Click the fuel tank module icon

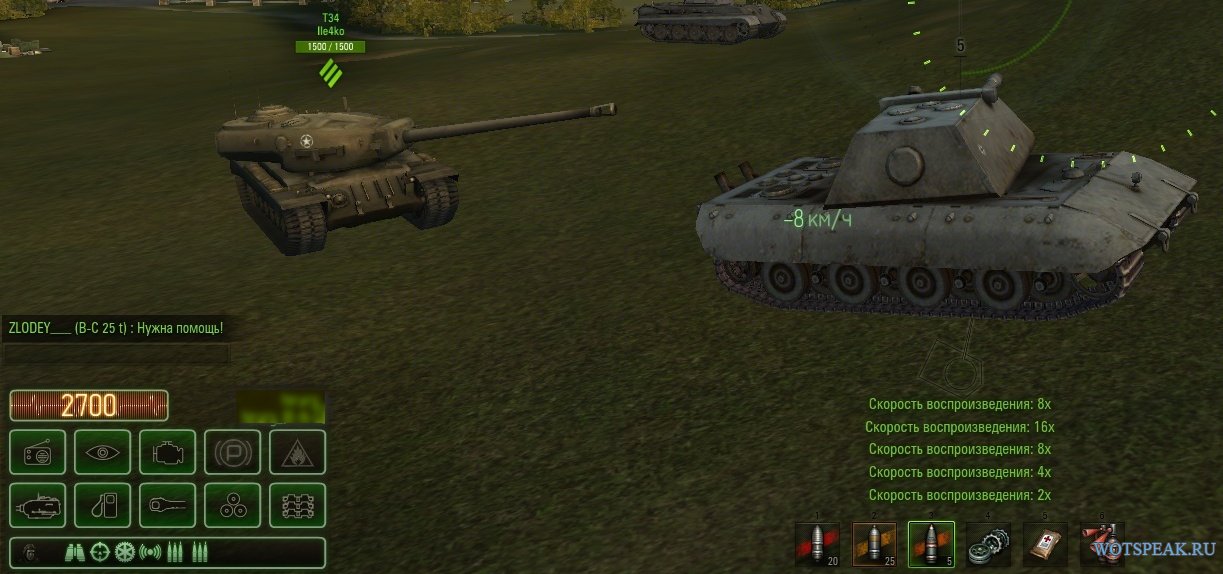point(103,505)
